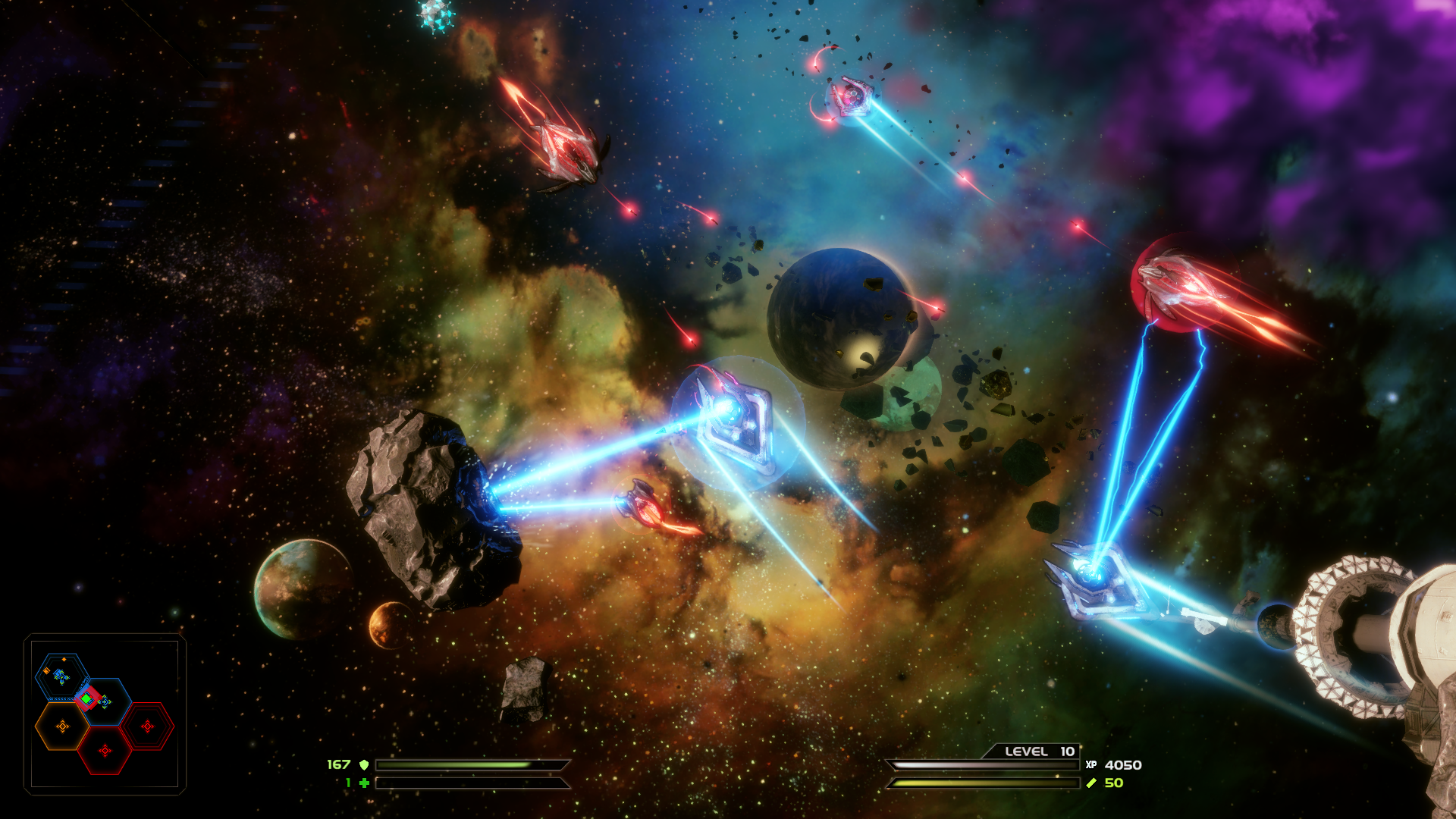The width and height of the screenshot is (1456, 819).
Task: Select the green shield icon next to 167
Action: 365,766
